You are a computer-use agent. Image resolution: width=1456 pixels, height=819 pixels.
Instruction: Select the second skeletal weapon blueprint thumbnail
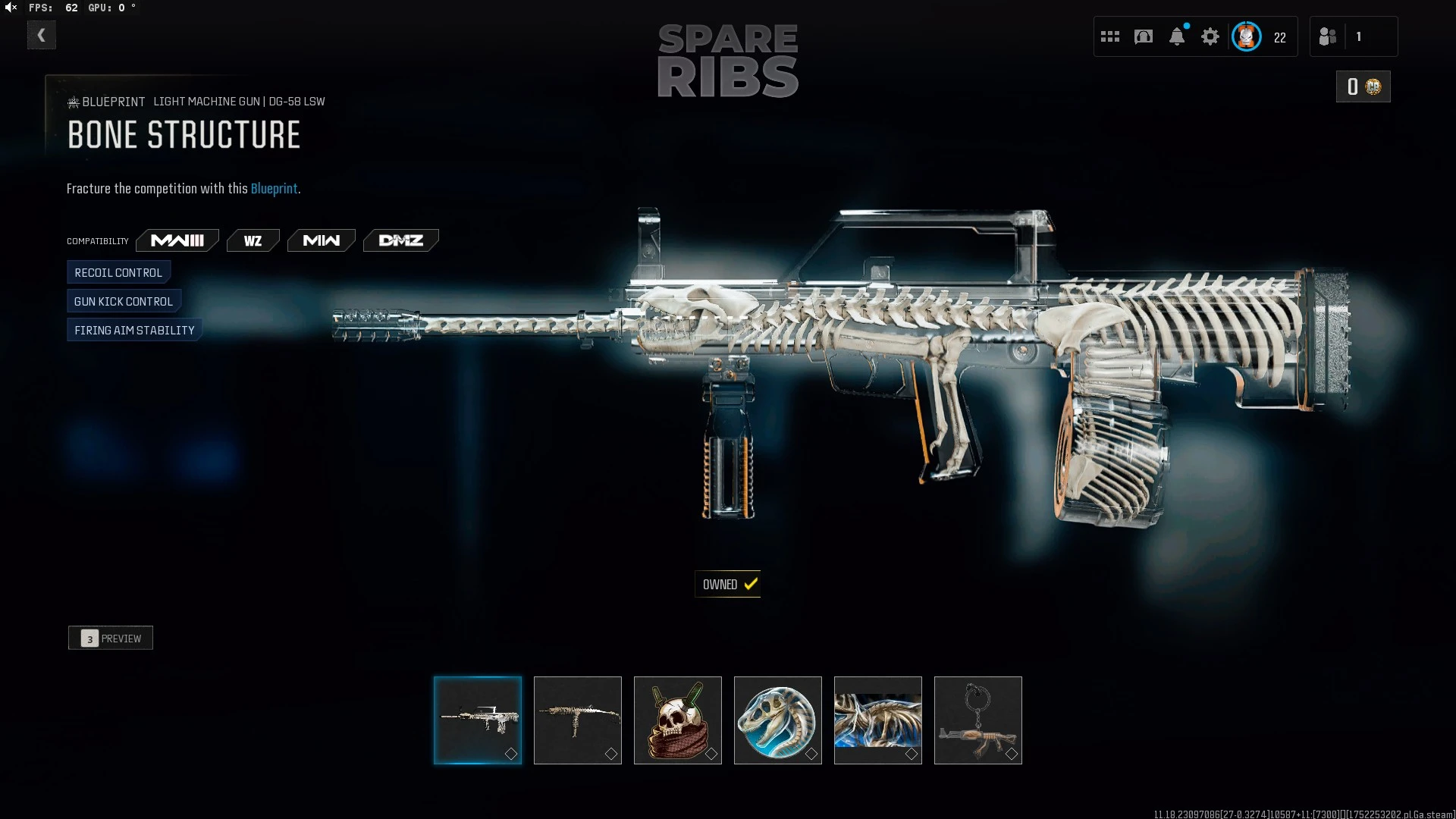578,720
